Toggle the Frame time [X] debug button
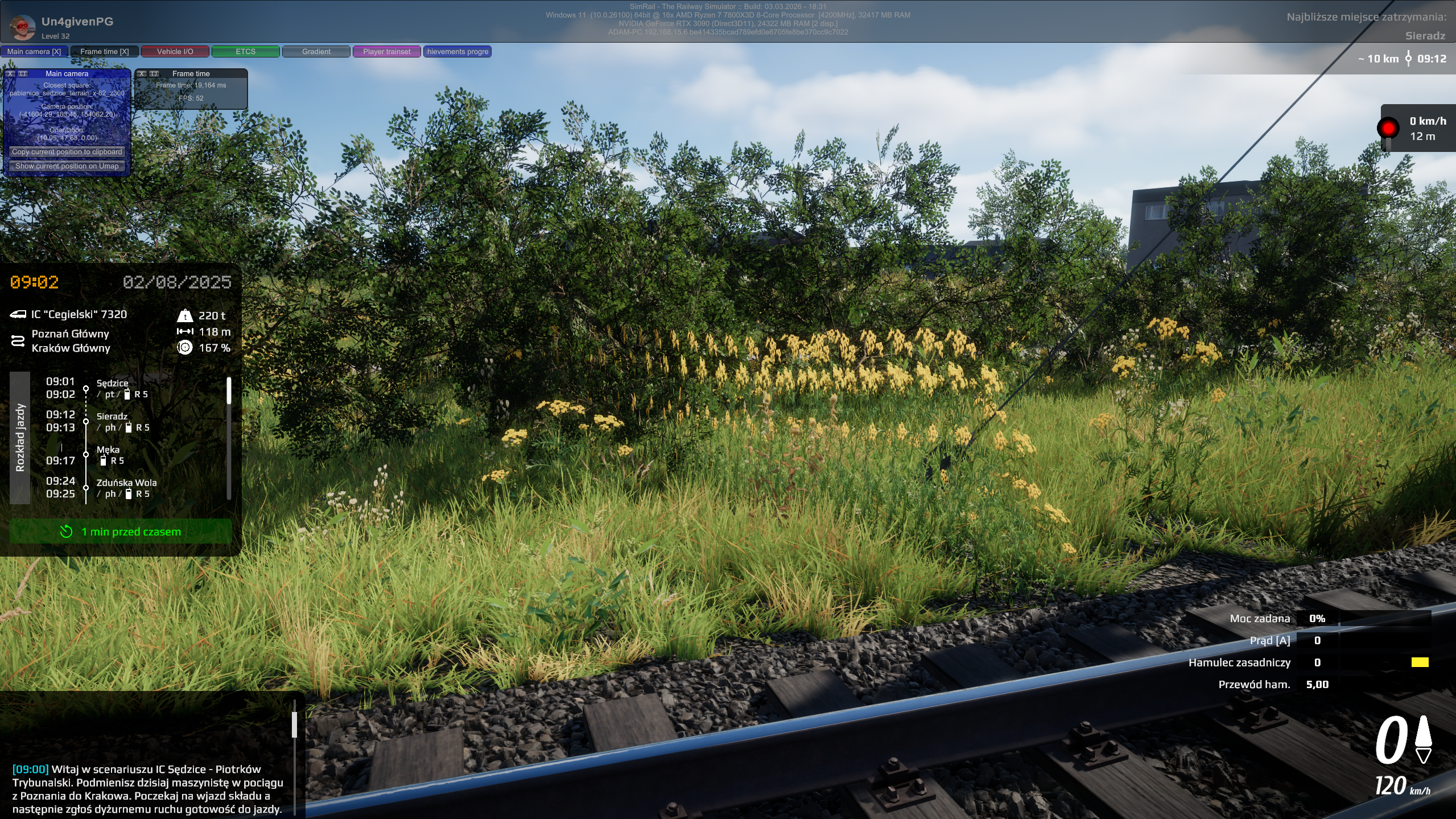The width and height of the screenshot is (1456, 819). click(x=105, y=51)
